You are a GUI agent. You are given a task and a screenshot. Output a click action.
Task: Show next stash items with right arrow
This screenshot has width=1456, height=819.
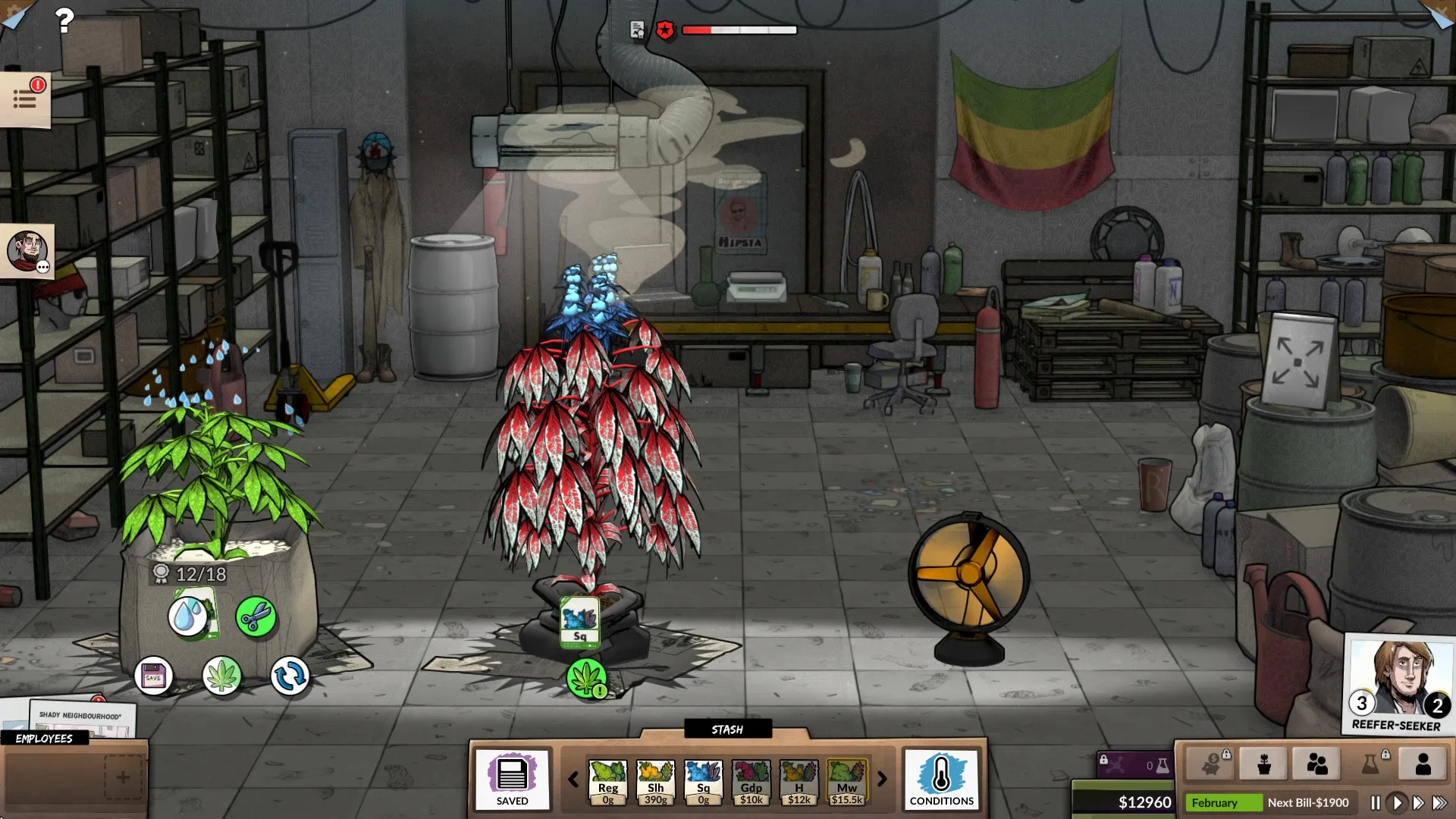tap(882, 779)
